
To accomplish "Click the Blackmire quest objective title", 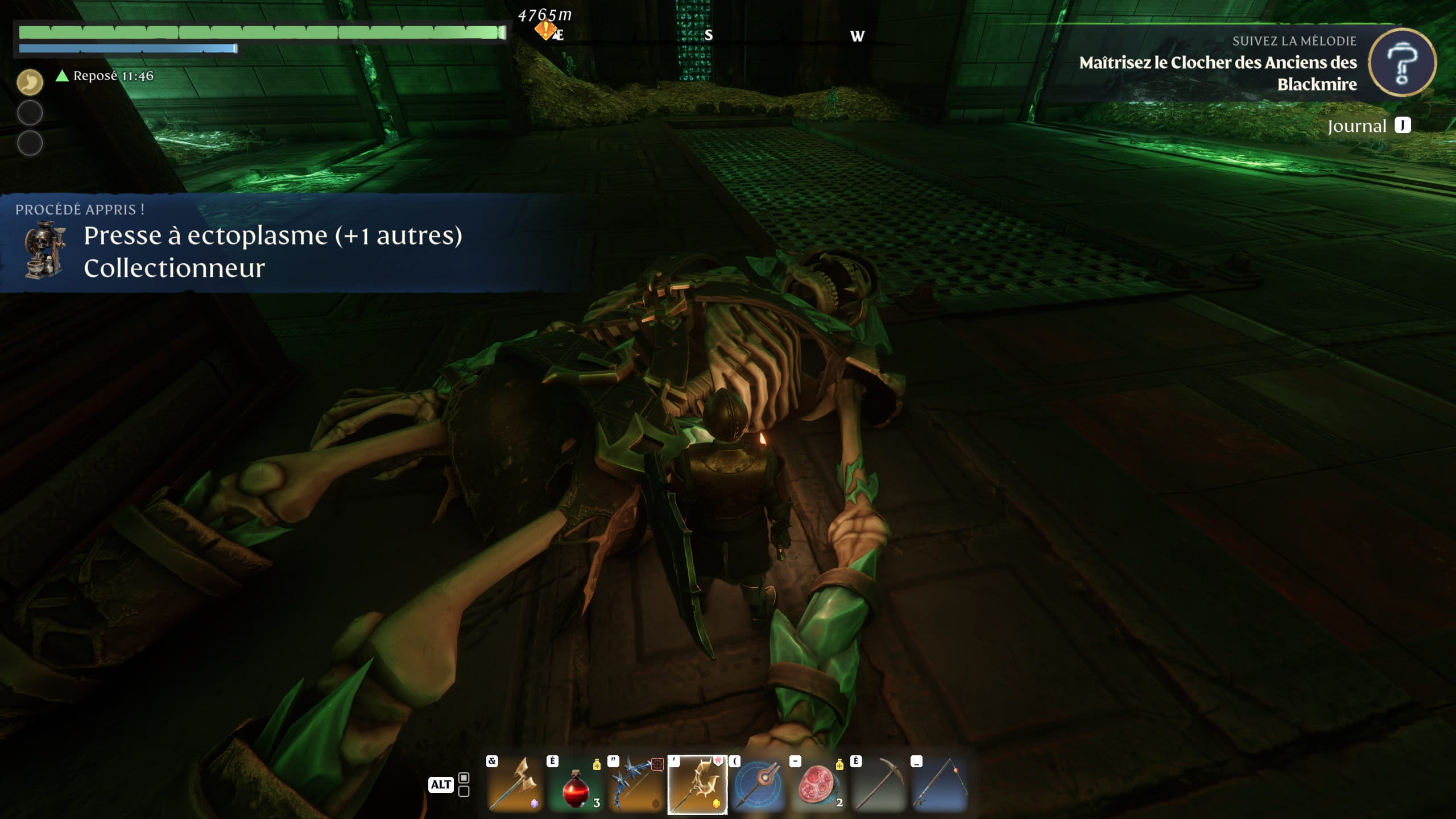I will [1217, 73].
